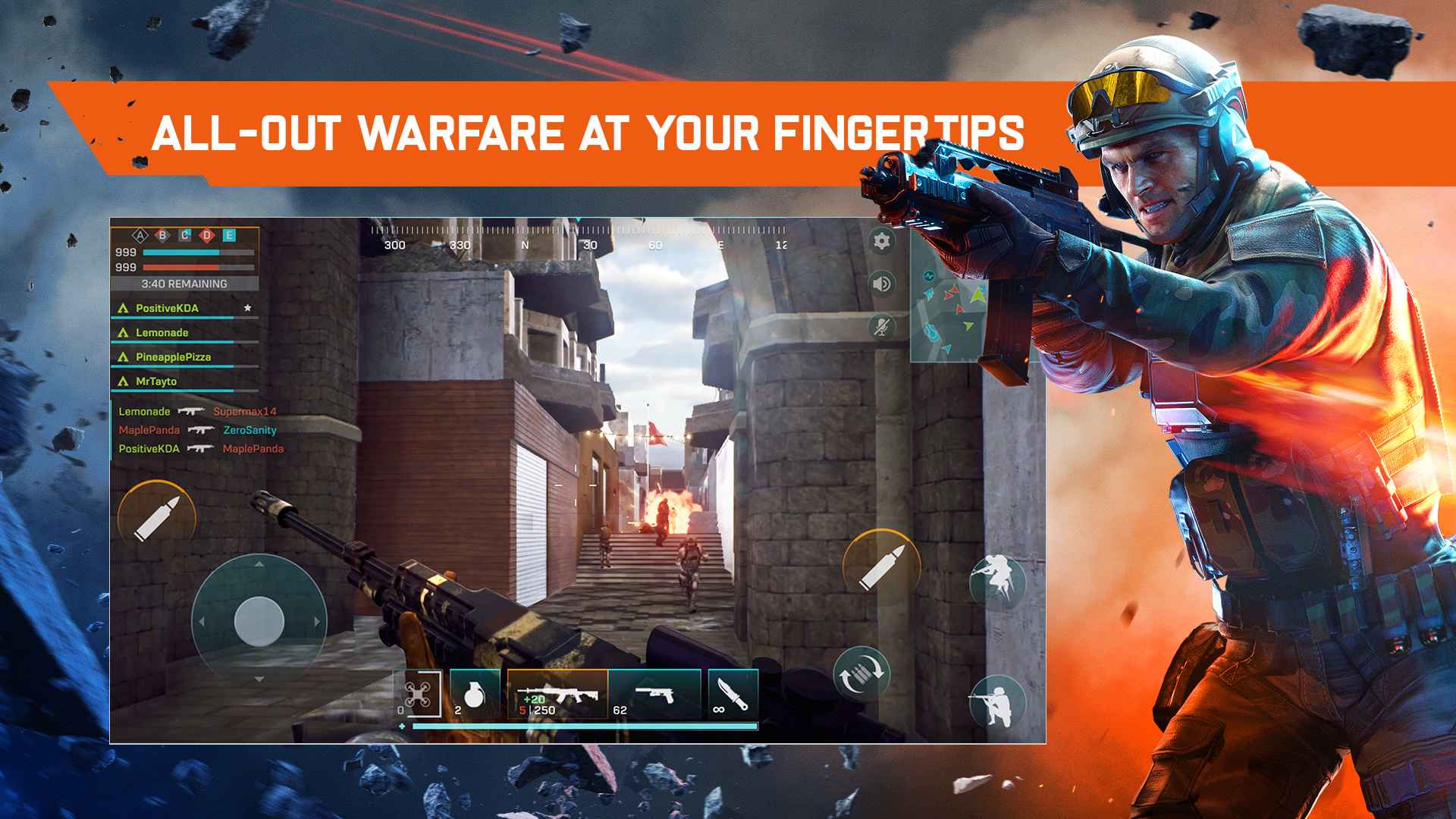The width and height of the screenshot is (1456, 819).
Task: Tap the reload magazine button
Action: [861, 673]
